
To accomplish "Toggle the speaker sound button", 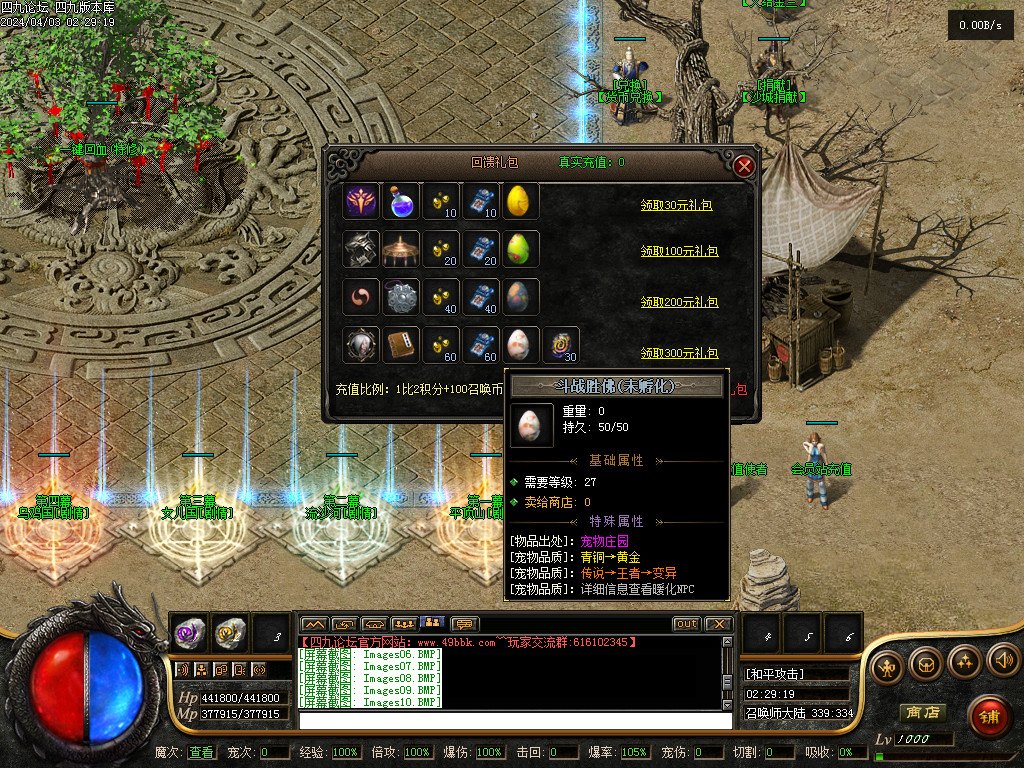I will pos(1003,661).
